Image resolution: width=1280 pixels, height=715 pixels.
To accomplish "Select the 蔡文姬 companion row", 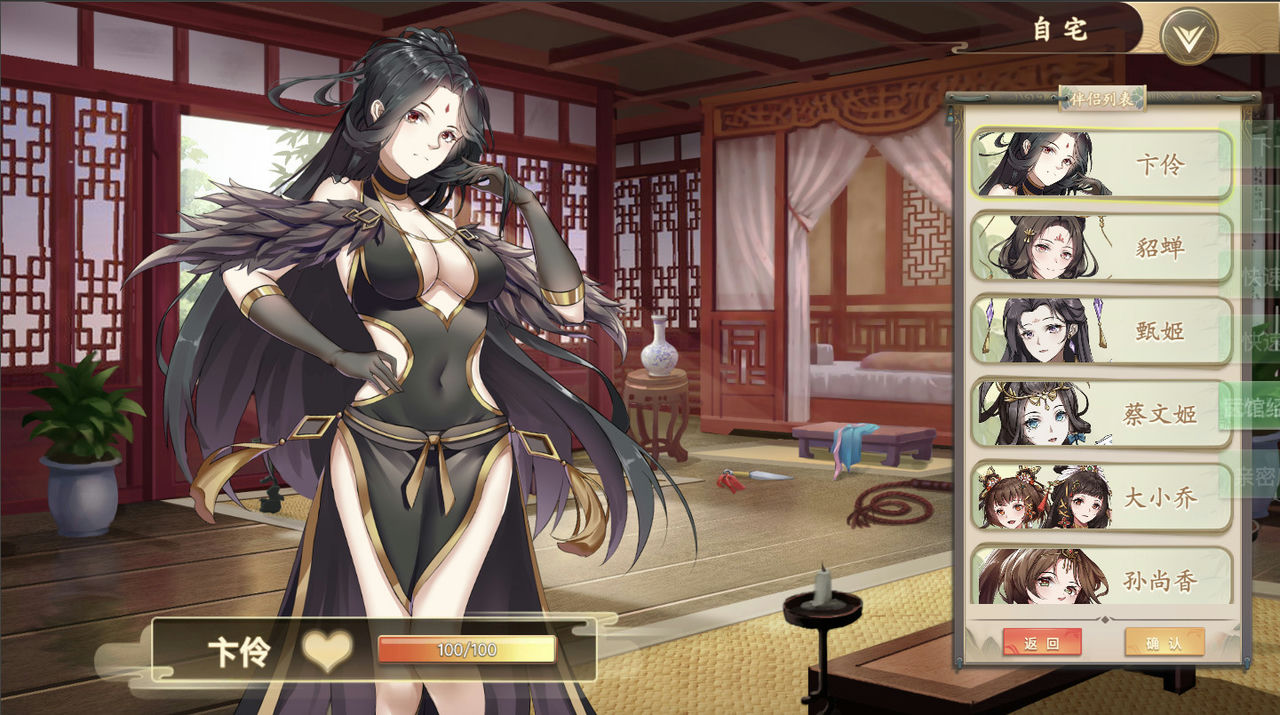I will coord(1101,413).
